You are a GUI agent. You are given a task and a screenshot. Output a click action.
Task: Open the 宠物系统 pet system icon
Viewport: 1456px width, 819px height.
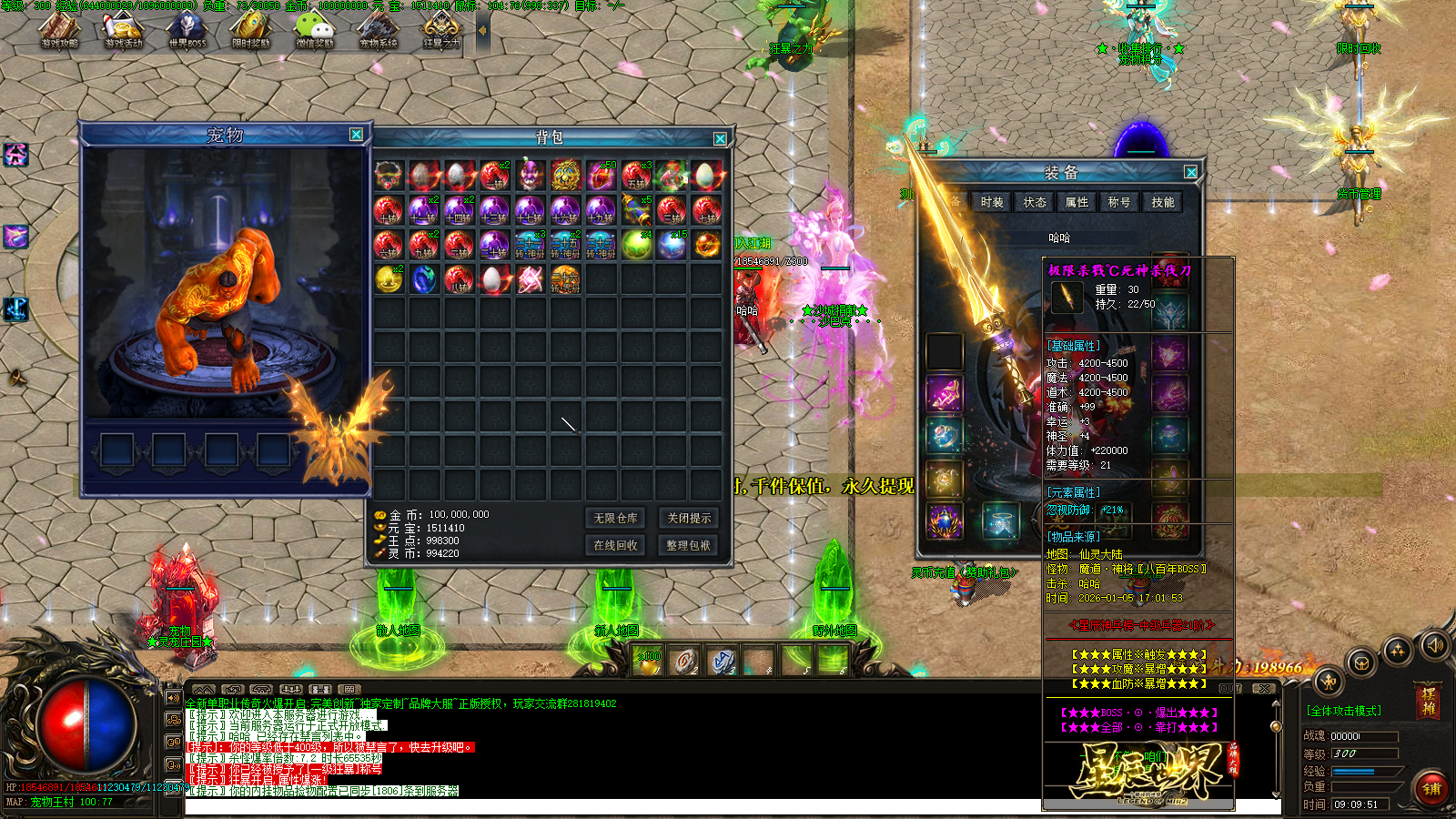[x=379, y=29]
